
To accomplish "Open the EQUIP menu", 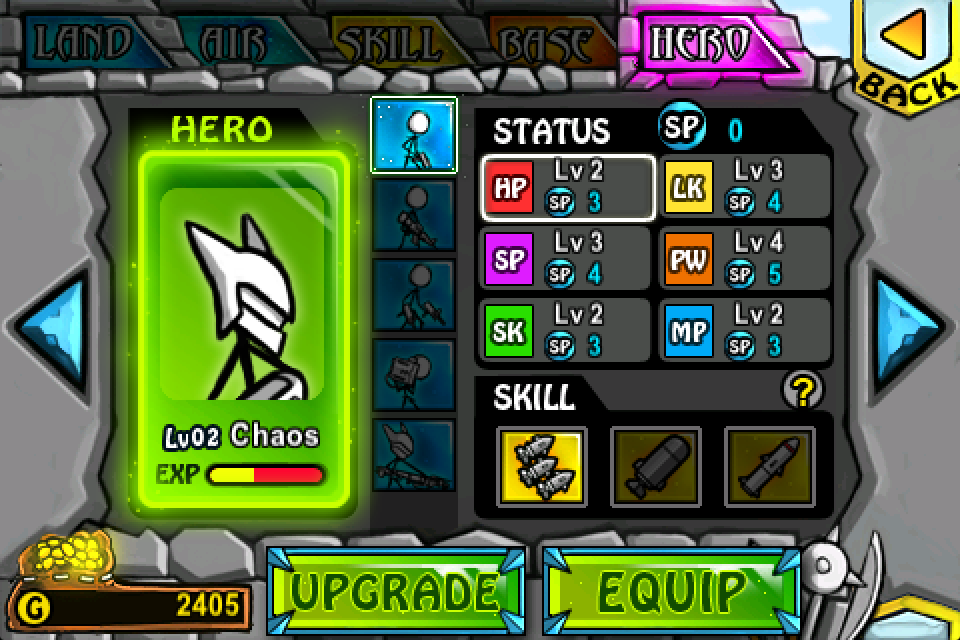I will click(x=672, y=590).
